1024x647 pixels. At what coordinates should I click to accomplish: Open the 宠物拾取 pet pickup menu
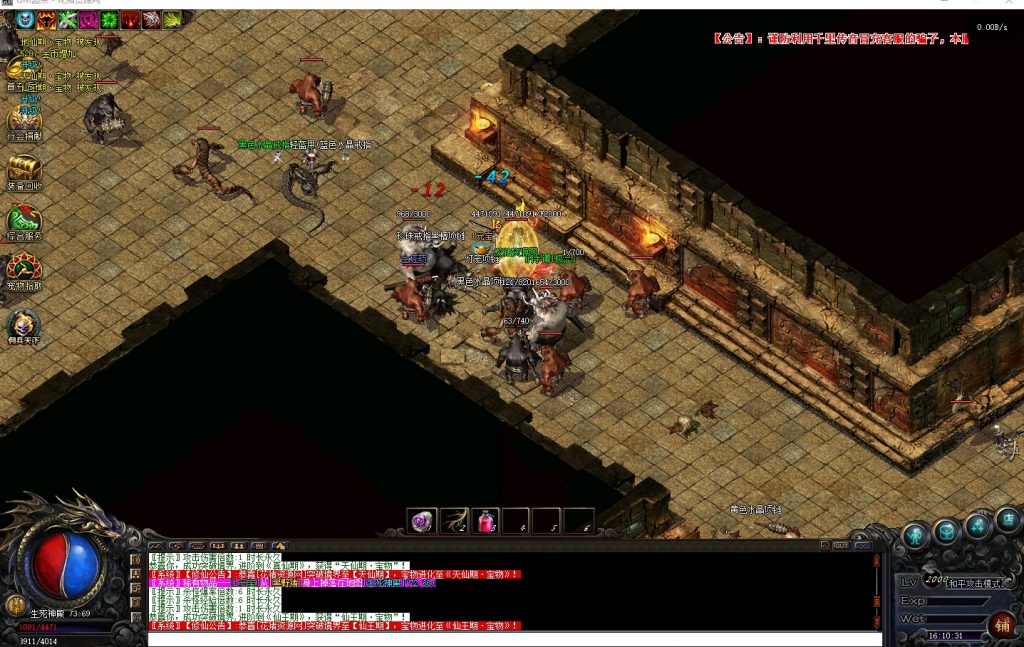[22, 268]
